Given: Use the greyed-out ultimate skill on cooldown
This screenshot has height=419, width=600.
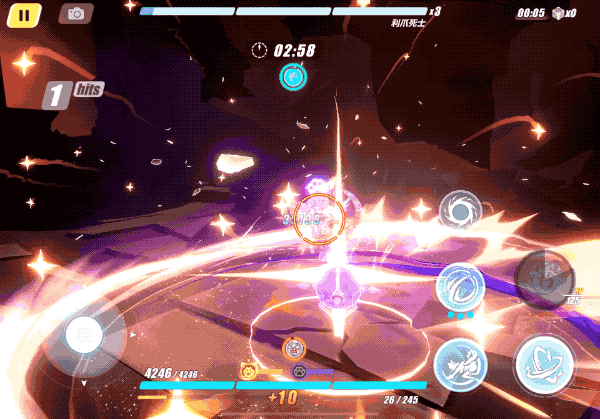Looking at the screenshot, I should (545, 276).
